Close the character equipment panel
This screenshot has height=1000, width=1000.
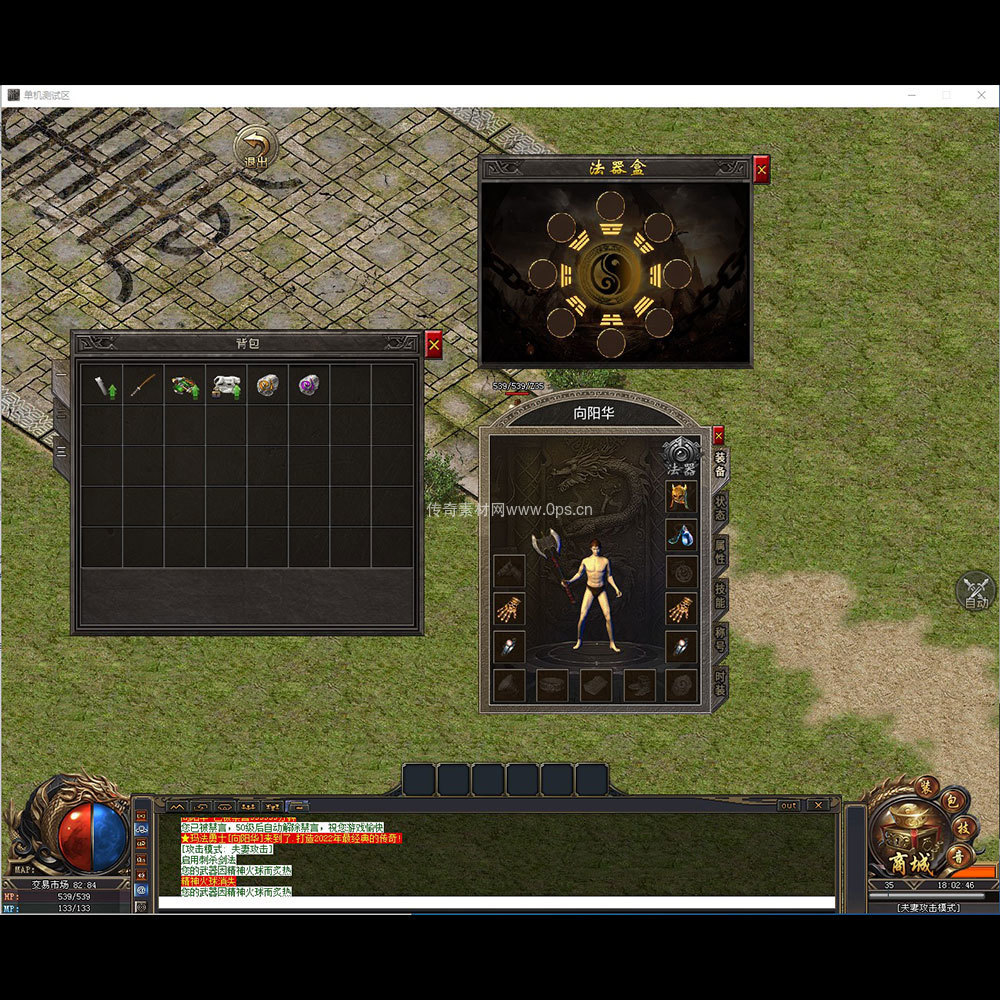pyautogui.click(x=718, y=436)
